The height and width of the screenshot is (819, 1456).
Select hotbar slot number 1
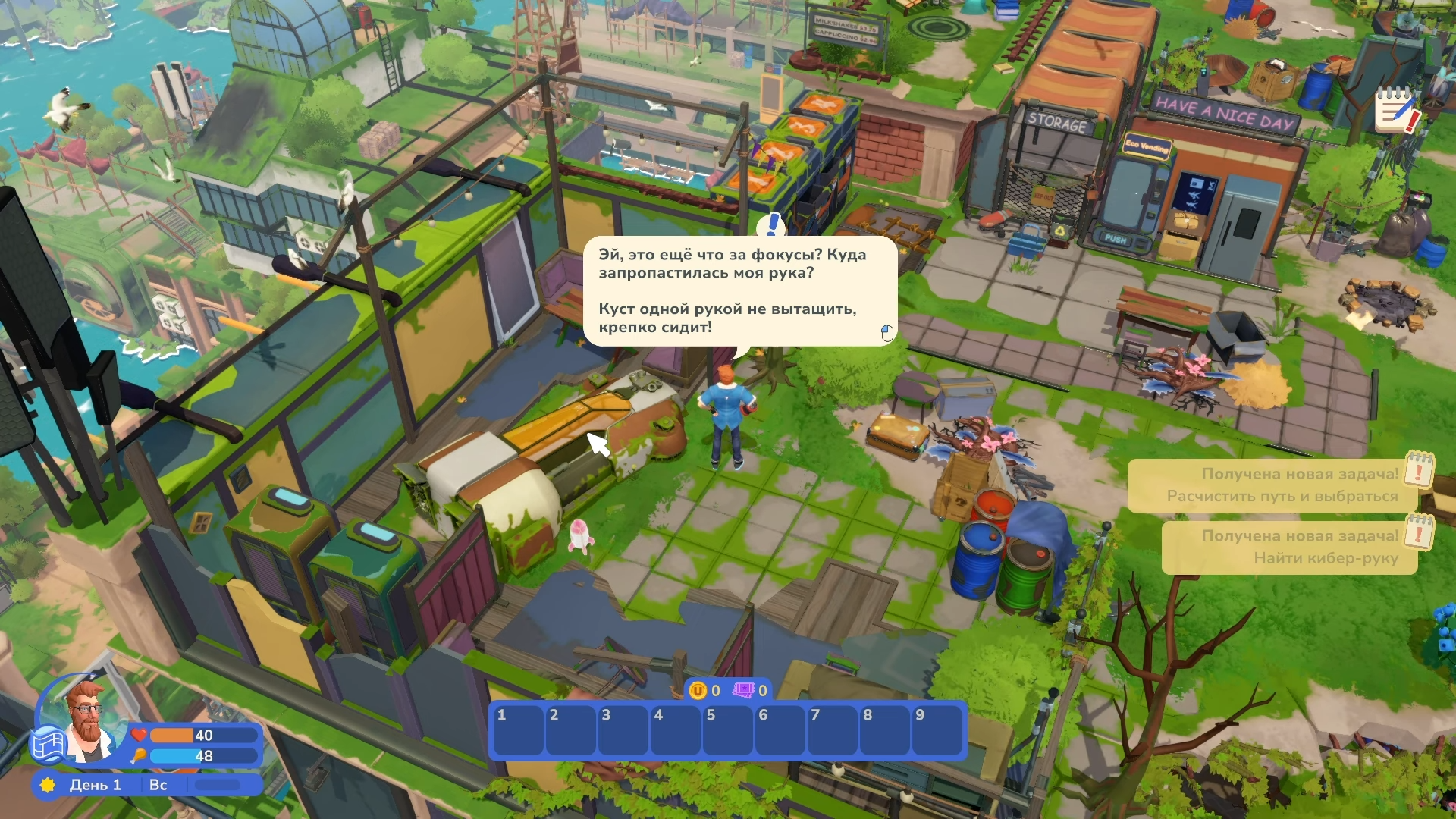[518, 730]
